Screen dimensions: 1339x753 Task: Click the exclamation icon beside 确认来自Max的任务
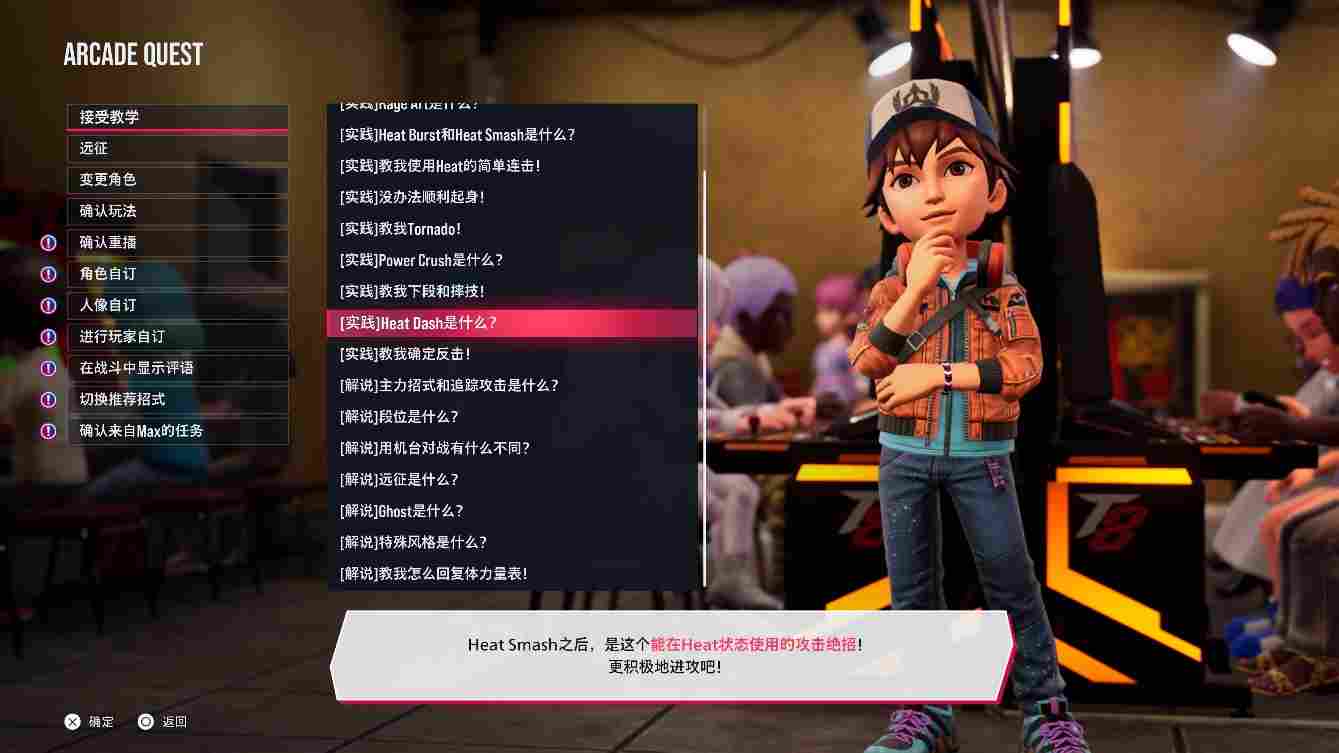48,431
